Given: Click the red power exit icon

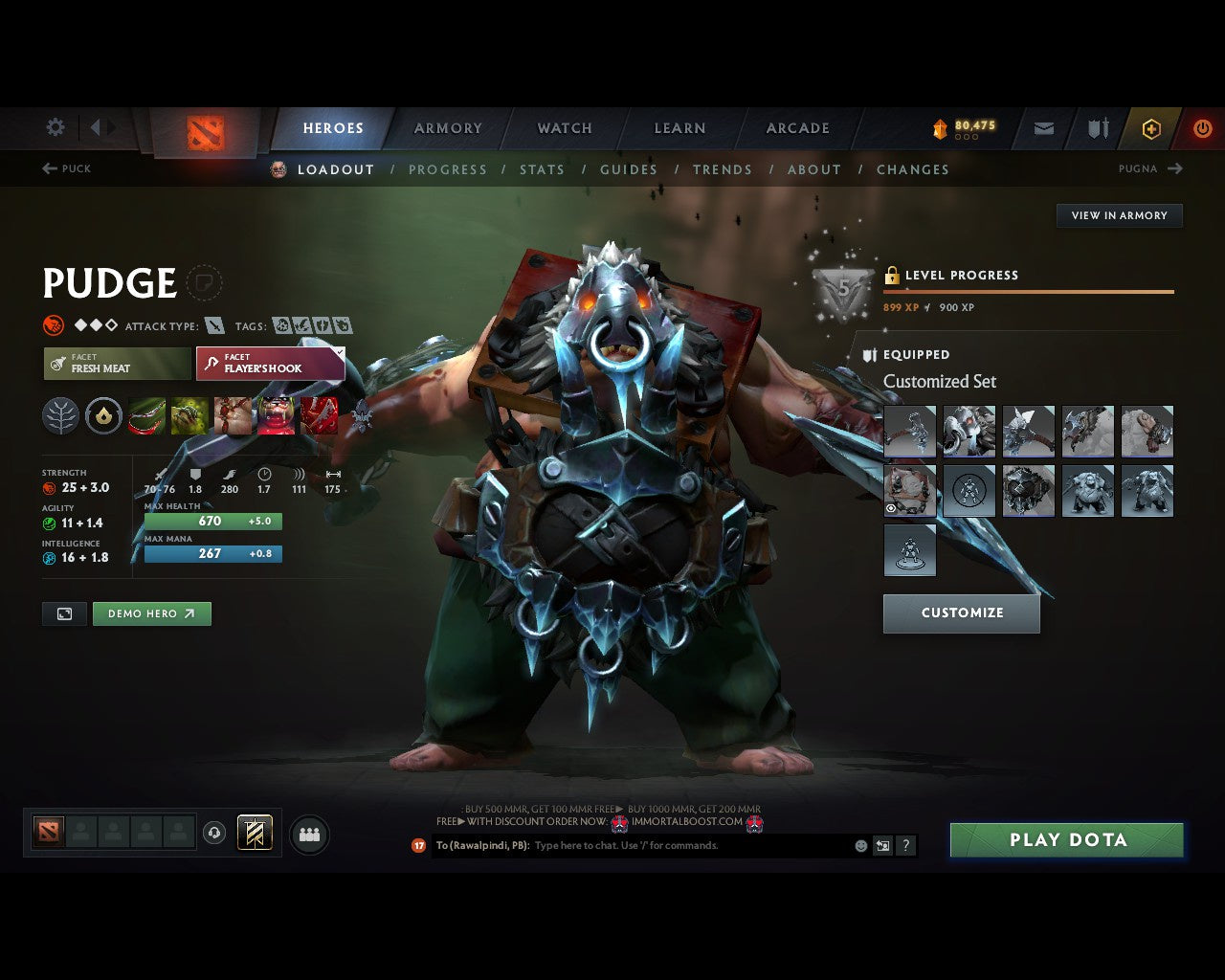Looking at the screenshot, I should (x=1203, y=128).
